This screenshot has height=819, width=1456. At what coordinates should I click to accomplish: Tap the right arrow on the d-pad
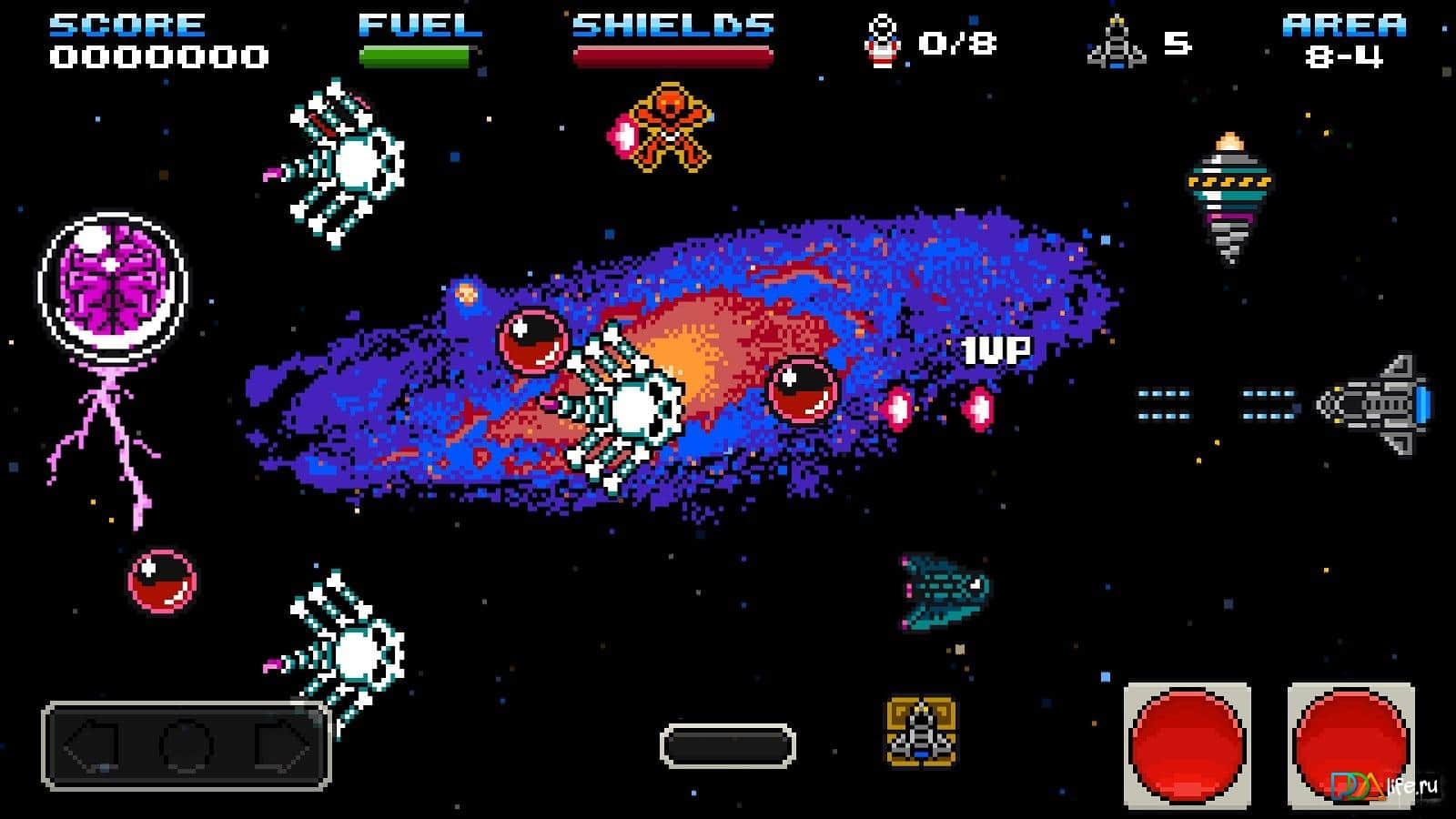(x=282, y=747)
